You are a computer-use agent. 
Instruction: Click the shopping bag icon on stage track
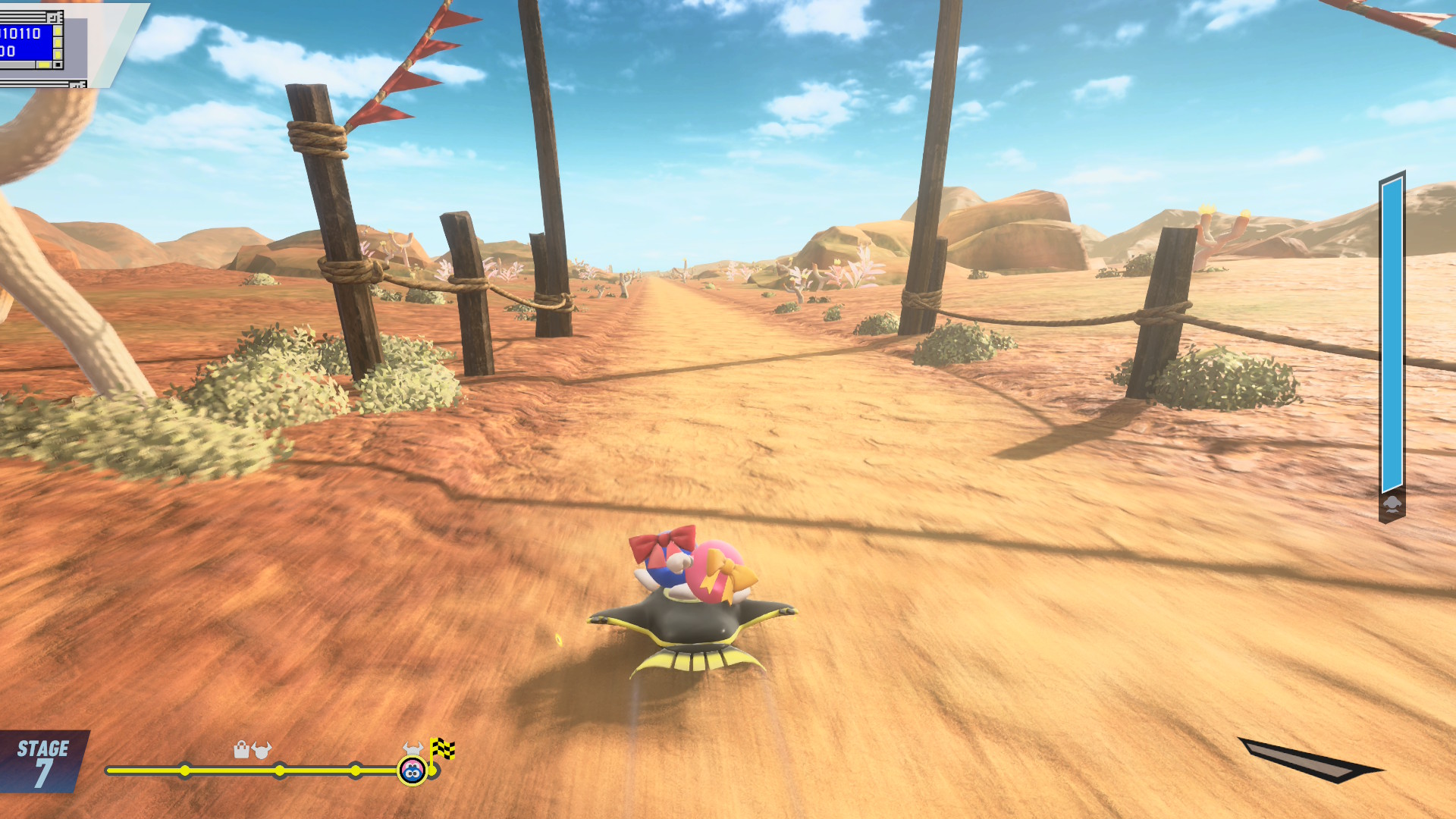(241, 750)
